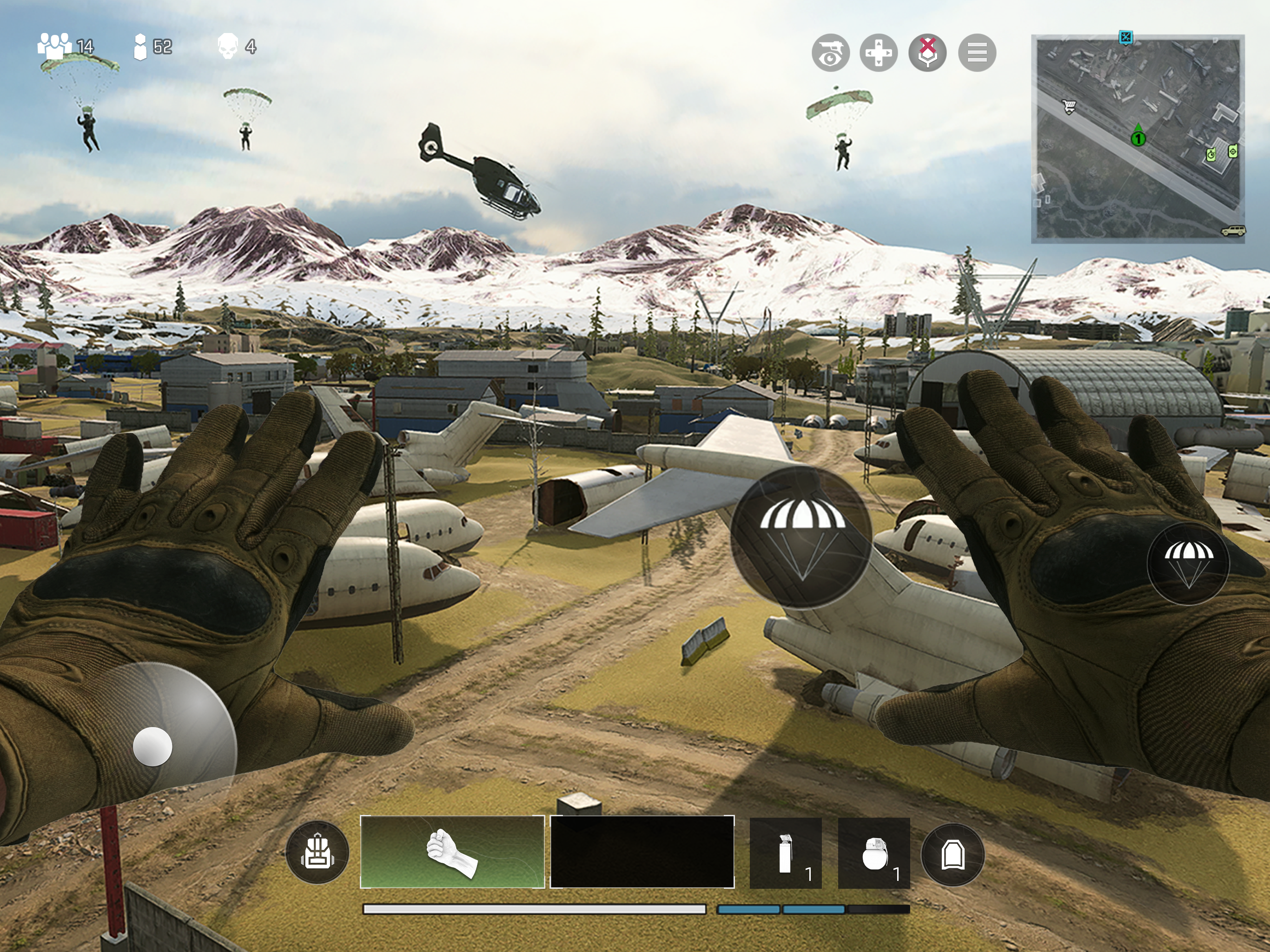Tap the ping marker icon with red X
1270x952 pixels.
click(928, 53)
